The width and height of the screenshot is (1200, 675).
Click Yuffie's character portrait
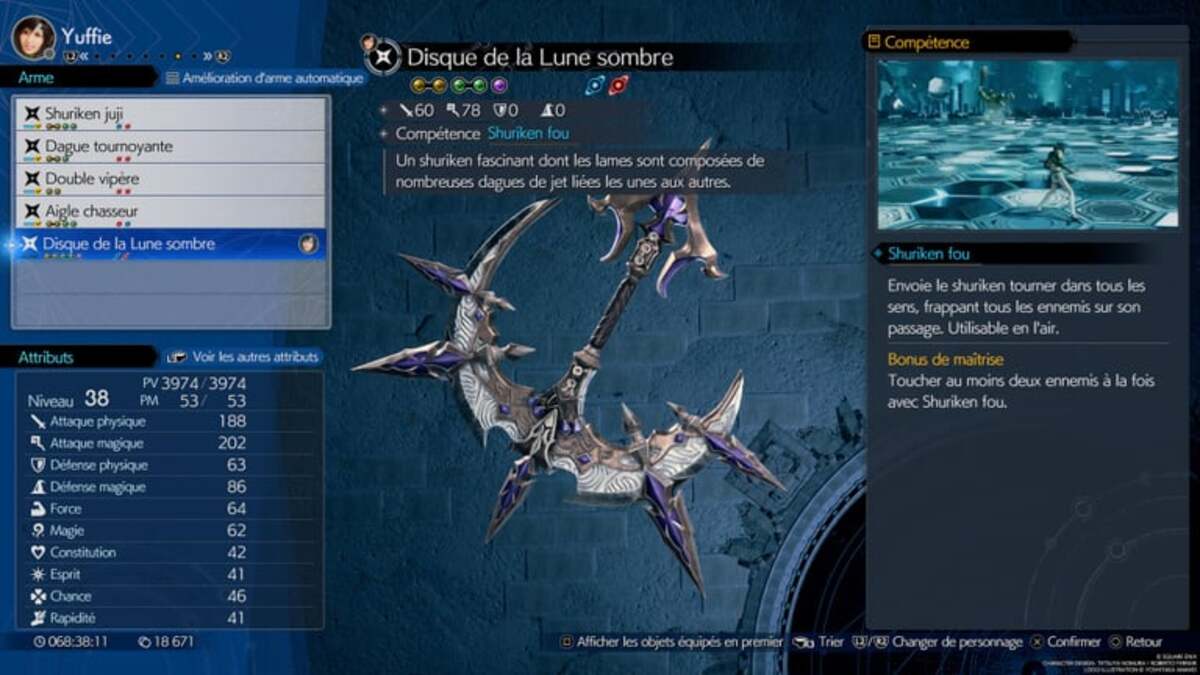(33, 37)
